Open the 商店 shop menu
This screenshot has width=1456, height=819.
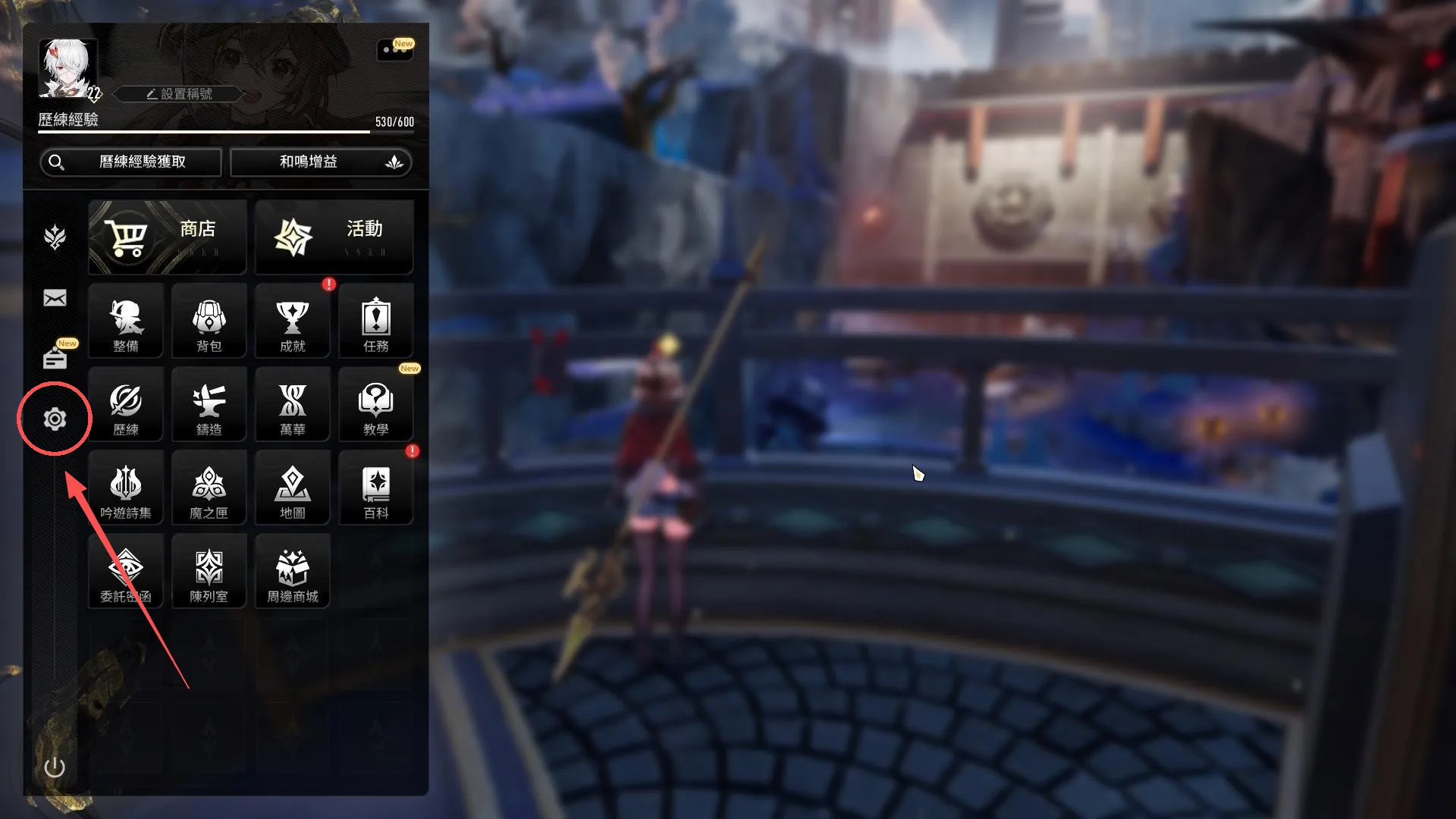pyautogui.click(x=168, y=237)
